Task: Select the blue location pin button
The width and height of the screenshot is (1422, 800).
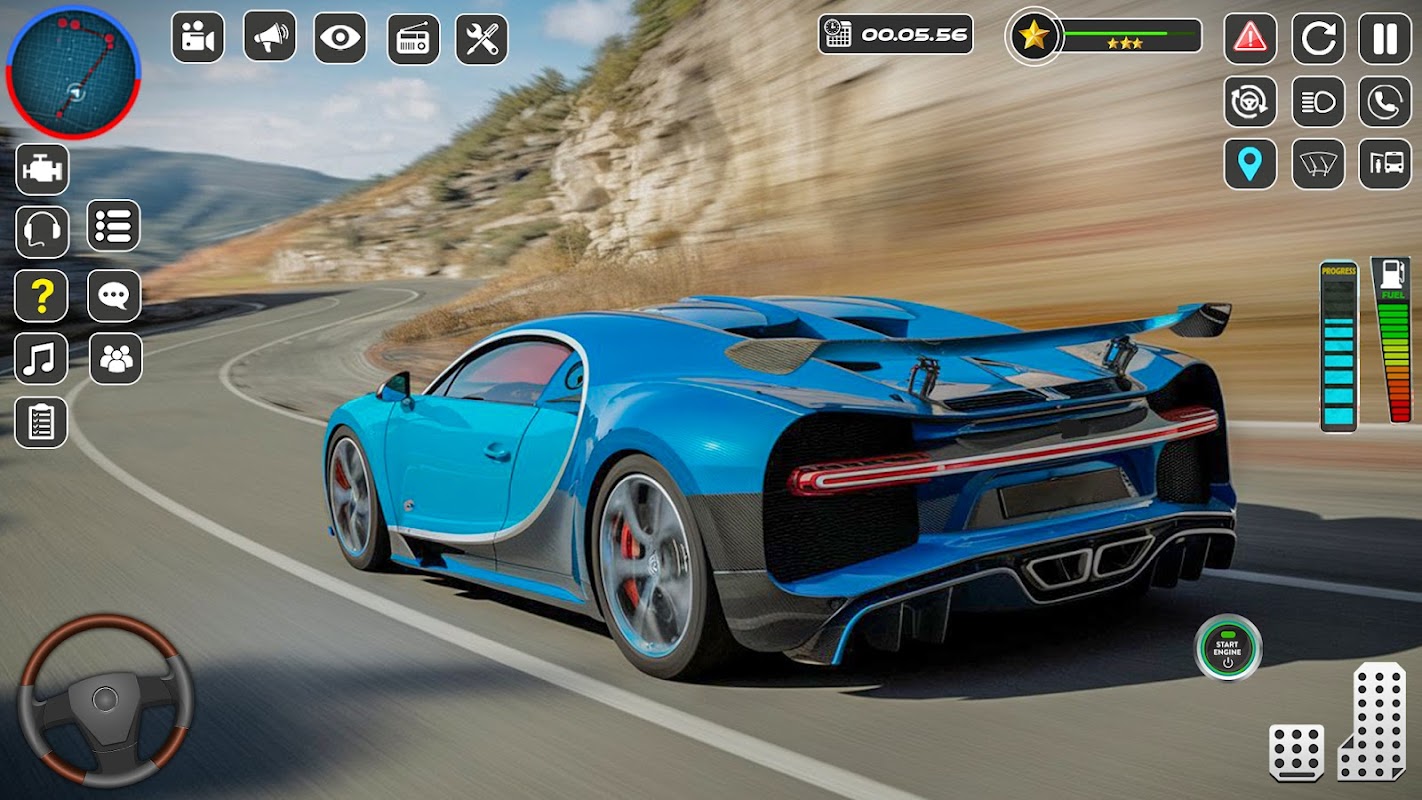Action: tap(1250, 164)
